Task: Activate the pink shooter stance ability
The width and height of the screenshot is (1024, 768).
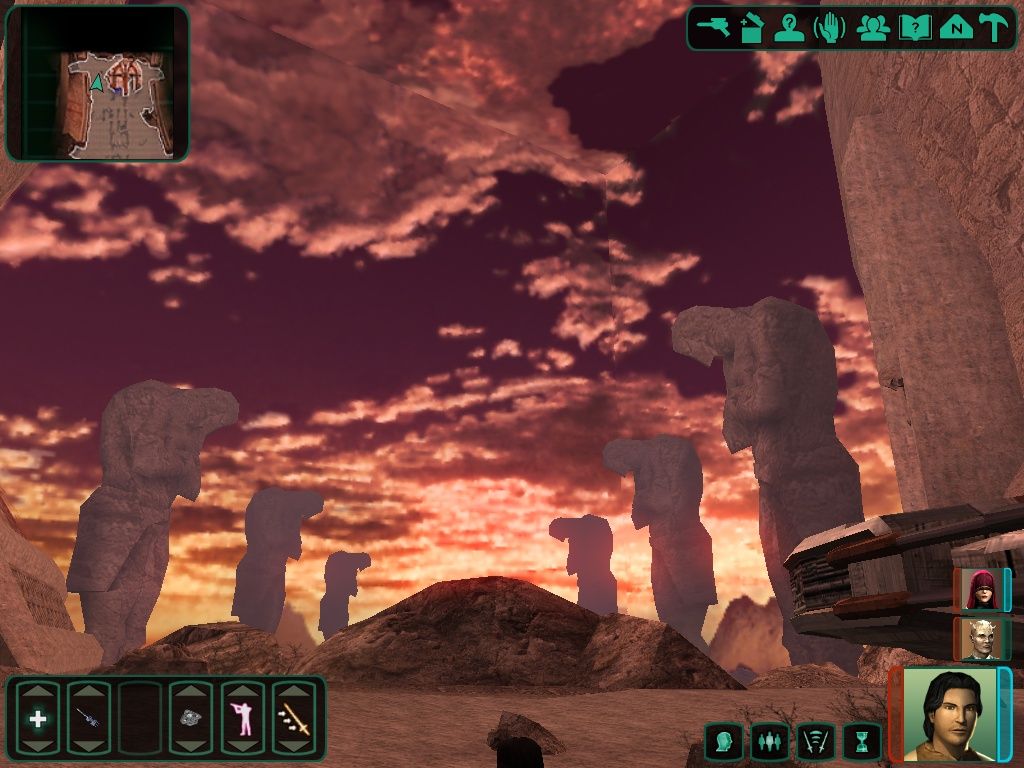Action: (242, 718)
